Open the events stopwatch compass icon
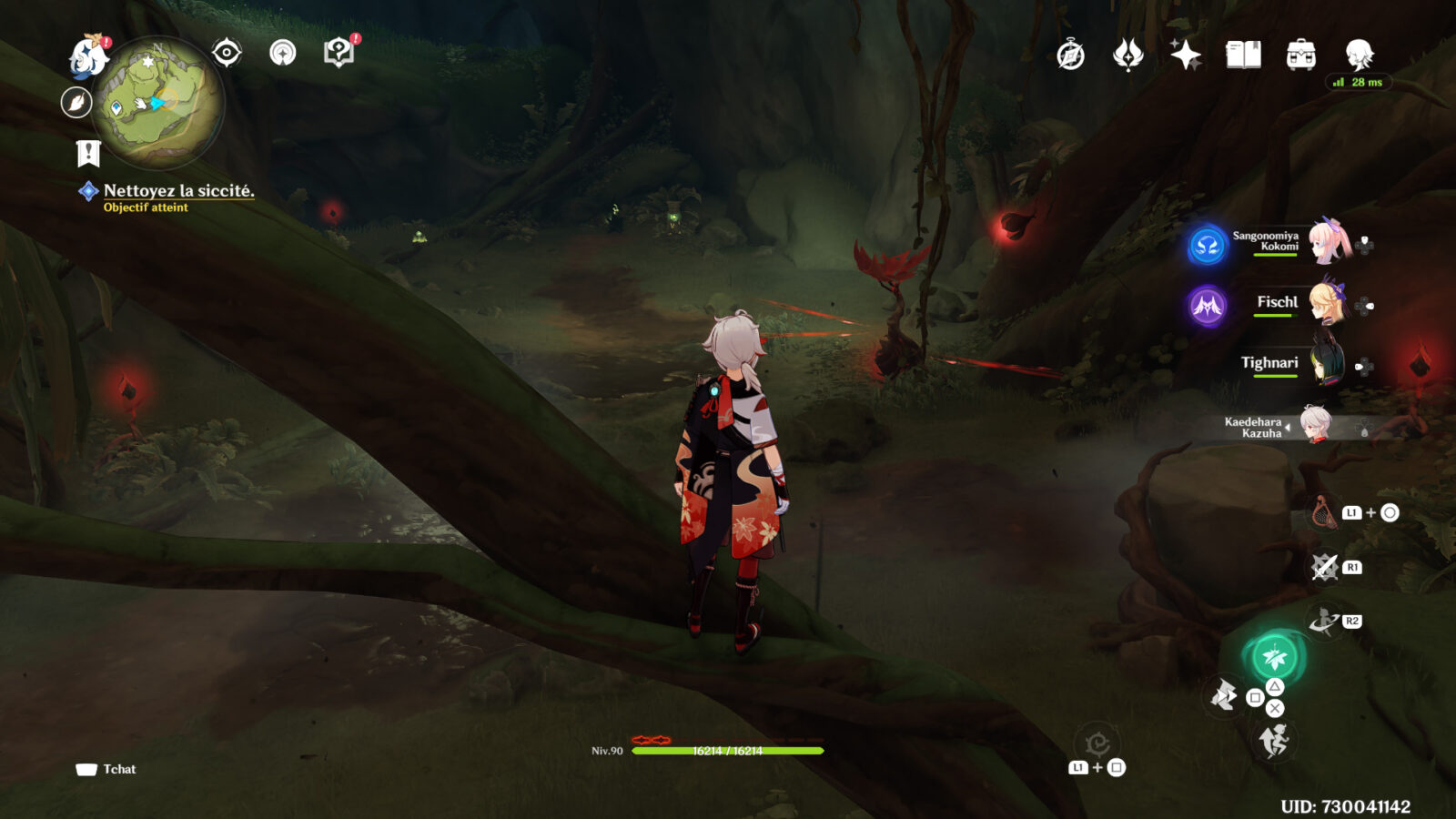Image resolution: width=1456 pixels, height=819 pixels. [x=1069, y=55]
